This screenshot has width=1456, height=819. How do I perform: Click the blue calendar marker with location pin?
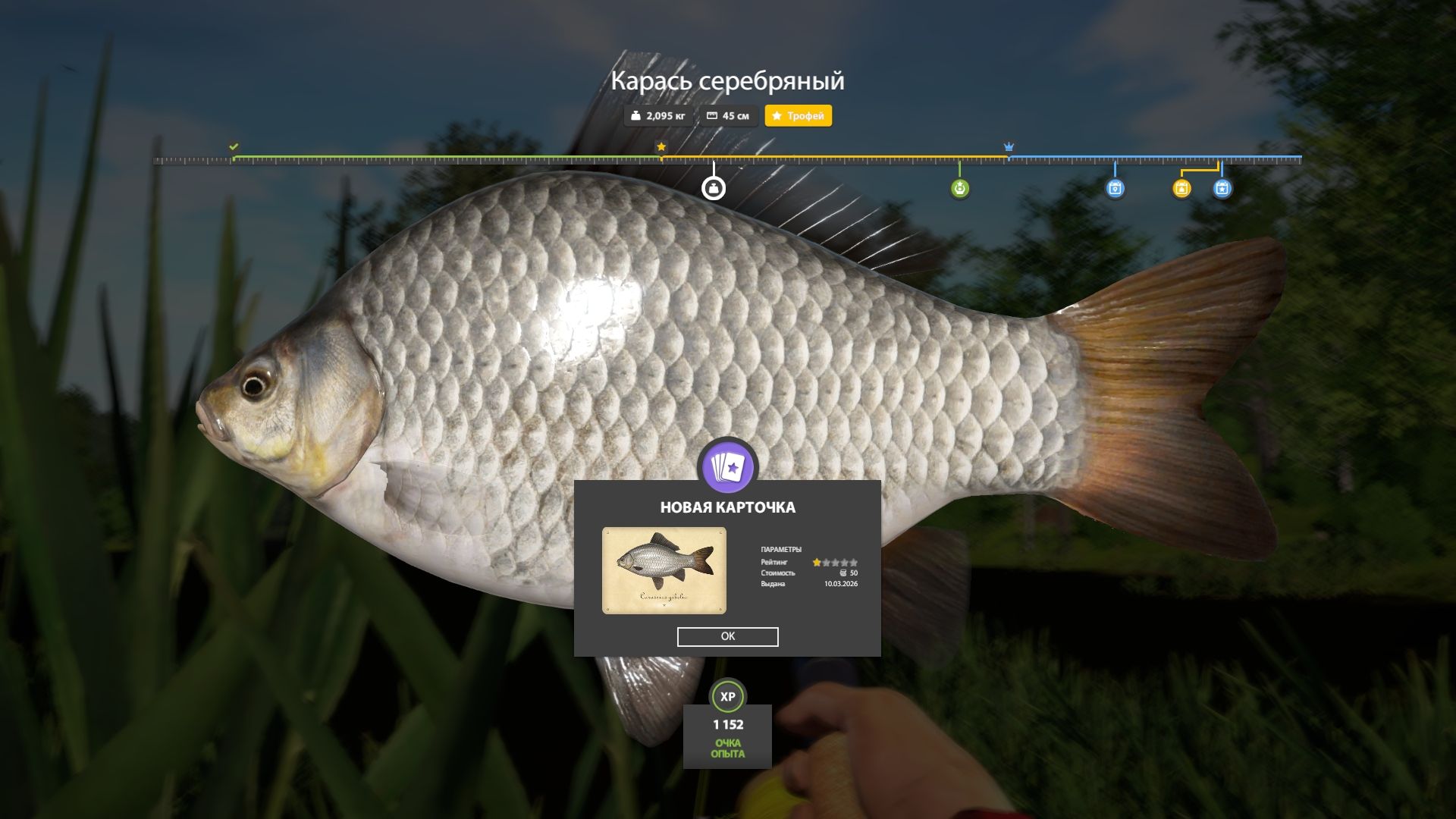(x=1115, y=189)
